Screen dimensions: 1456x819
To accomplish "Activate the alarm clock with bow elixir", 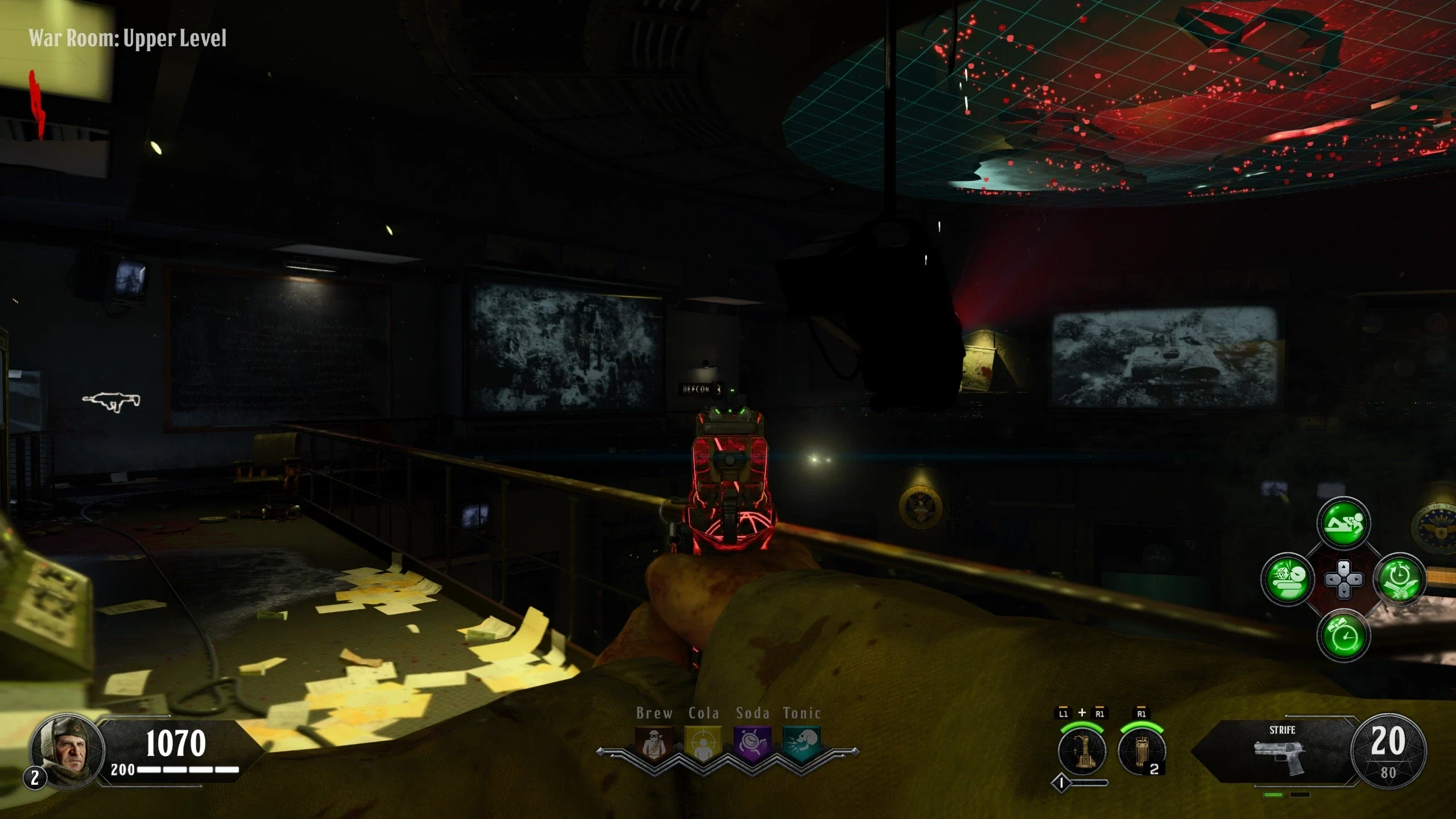I will click(1343, 635).
